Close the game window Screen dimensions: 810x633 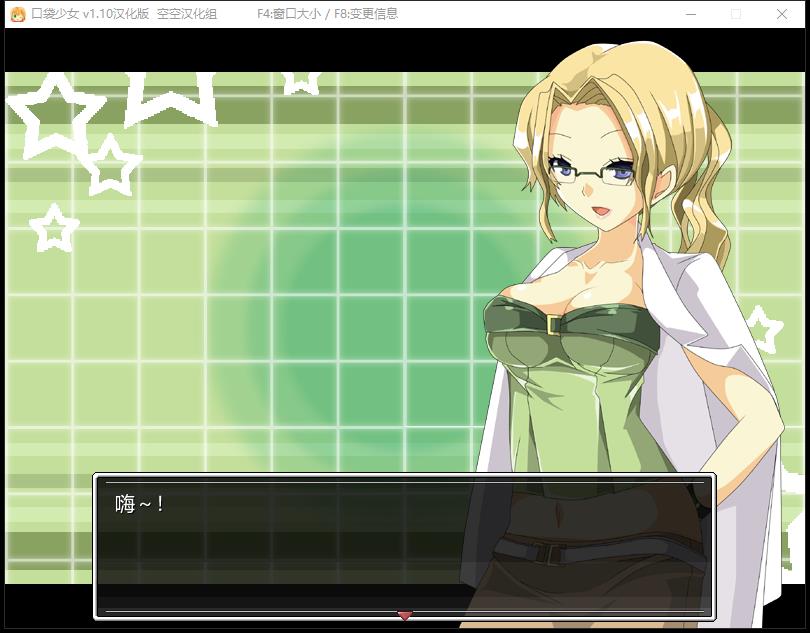(781, 14)
